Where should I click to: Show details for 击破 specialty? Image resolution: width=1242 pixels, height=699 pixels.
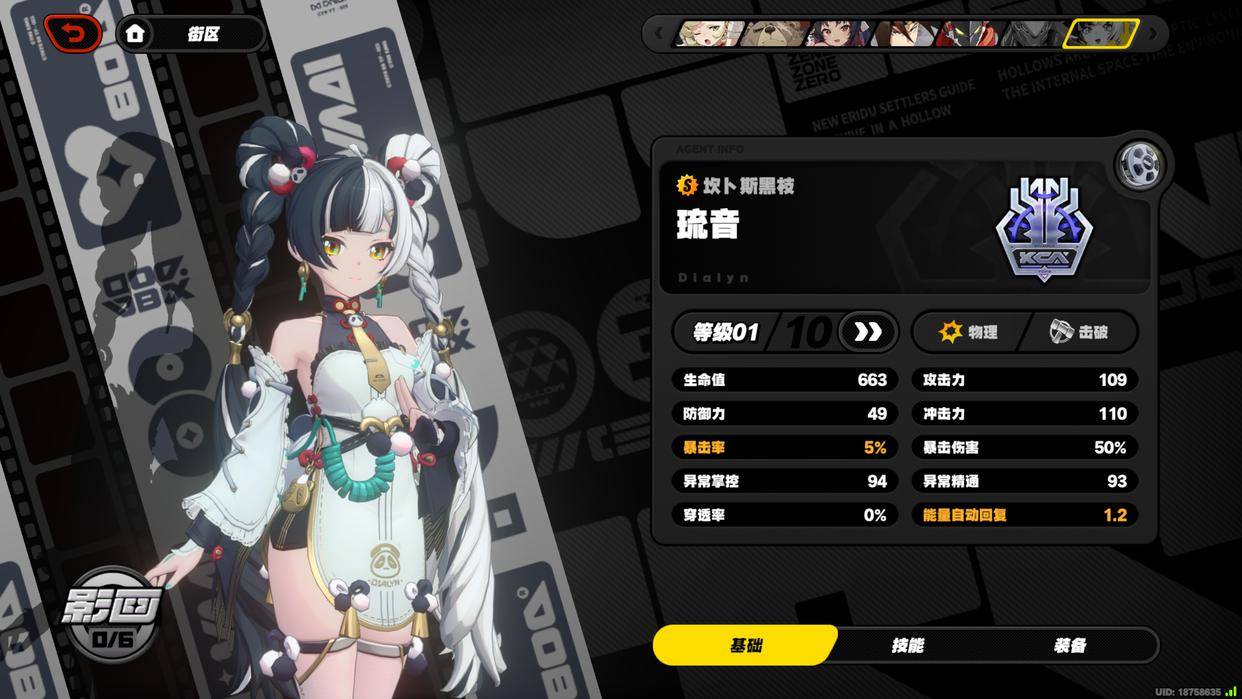coord(1078,332)
